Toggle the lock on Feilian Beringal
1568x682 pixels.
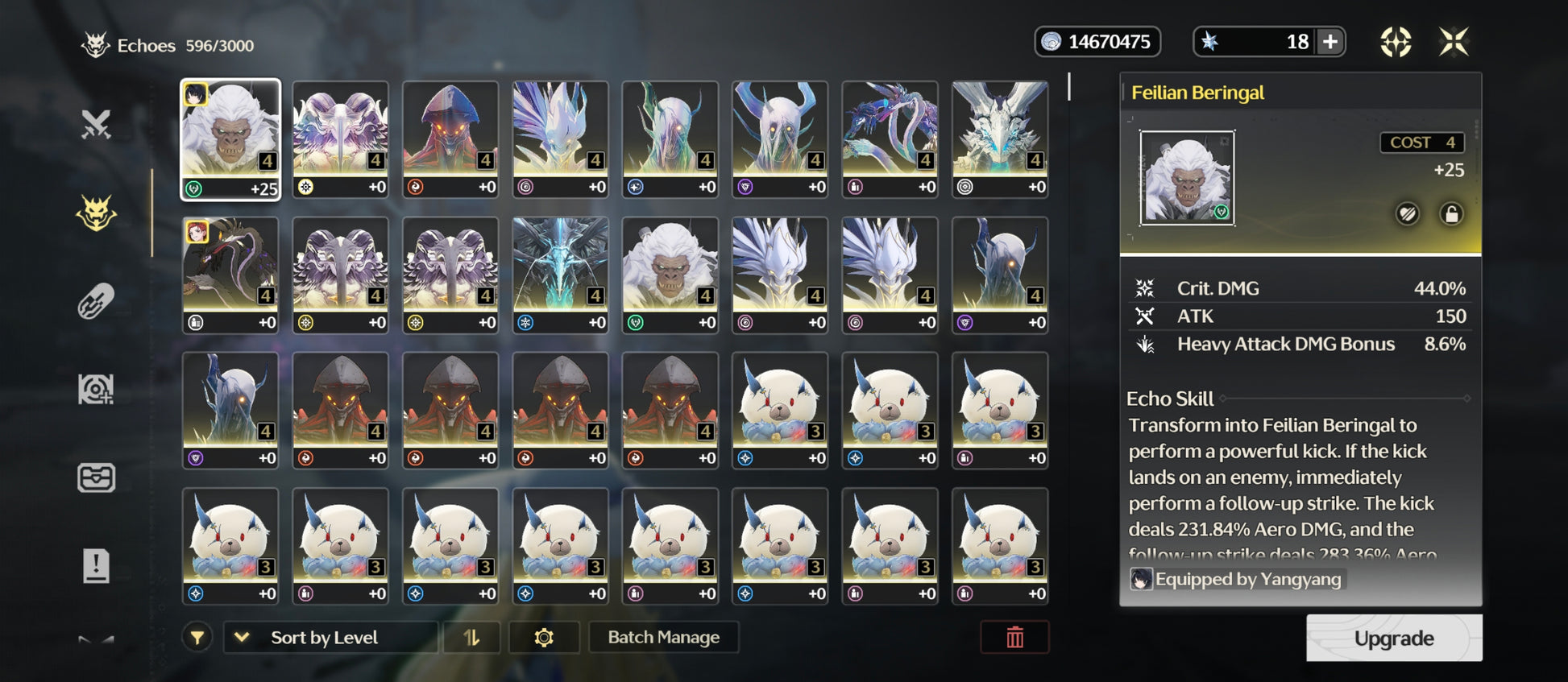[1451, 214]
